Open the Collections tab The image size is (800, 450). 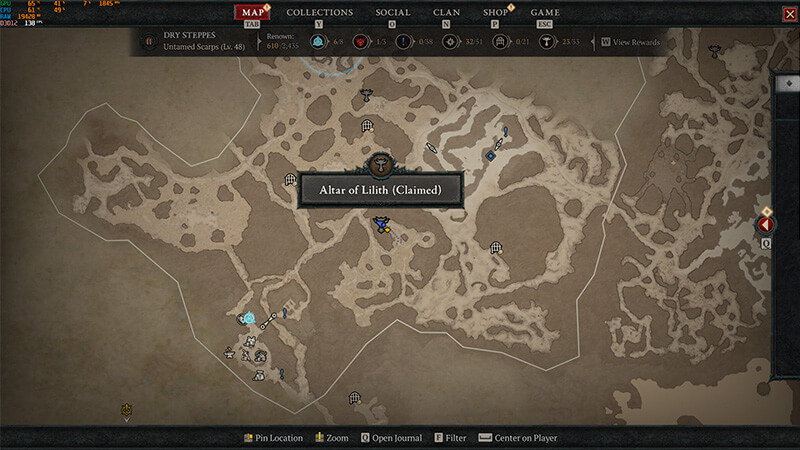pos(319,12)
